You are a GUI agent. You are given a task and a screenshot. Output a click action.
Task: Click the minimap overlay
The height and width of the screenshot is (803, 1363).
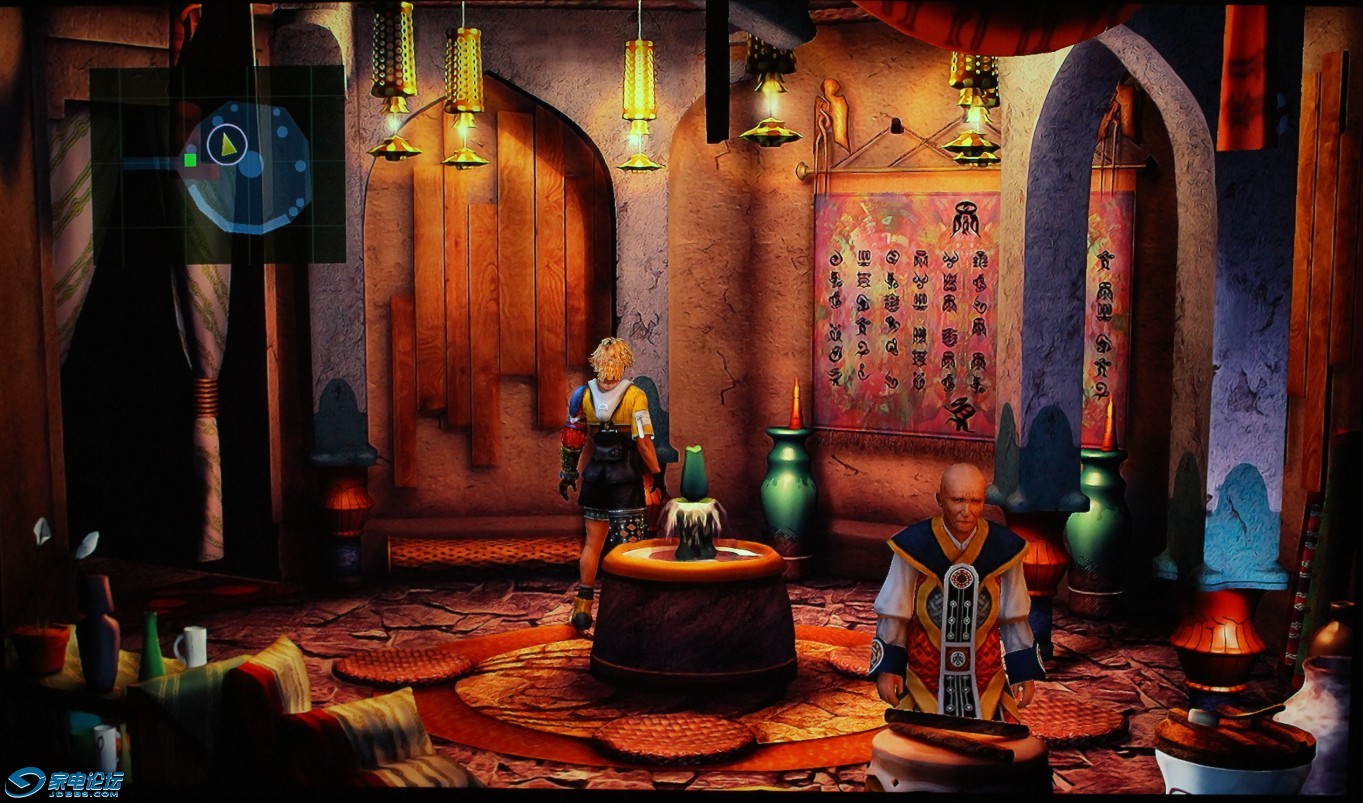(x=218, y=164)
